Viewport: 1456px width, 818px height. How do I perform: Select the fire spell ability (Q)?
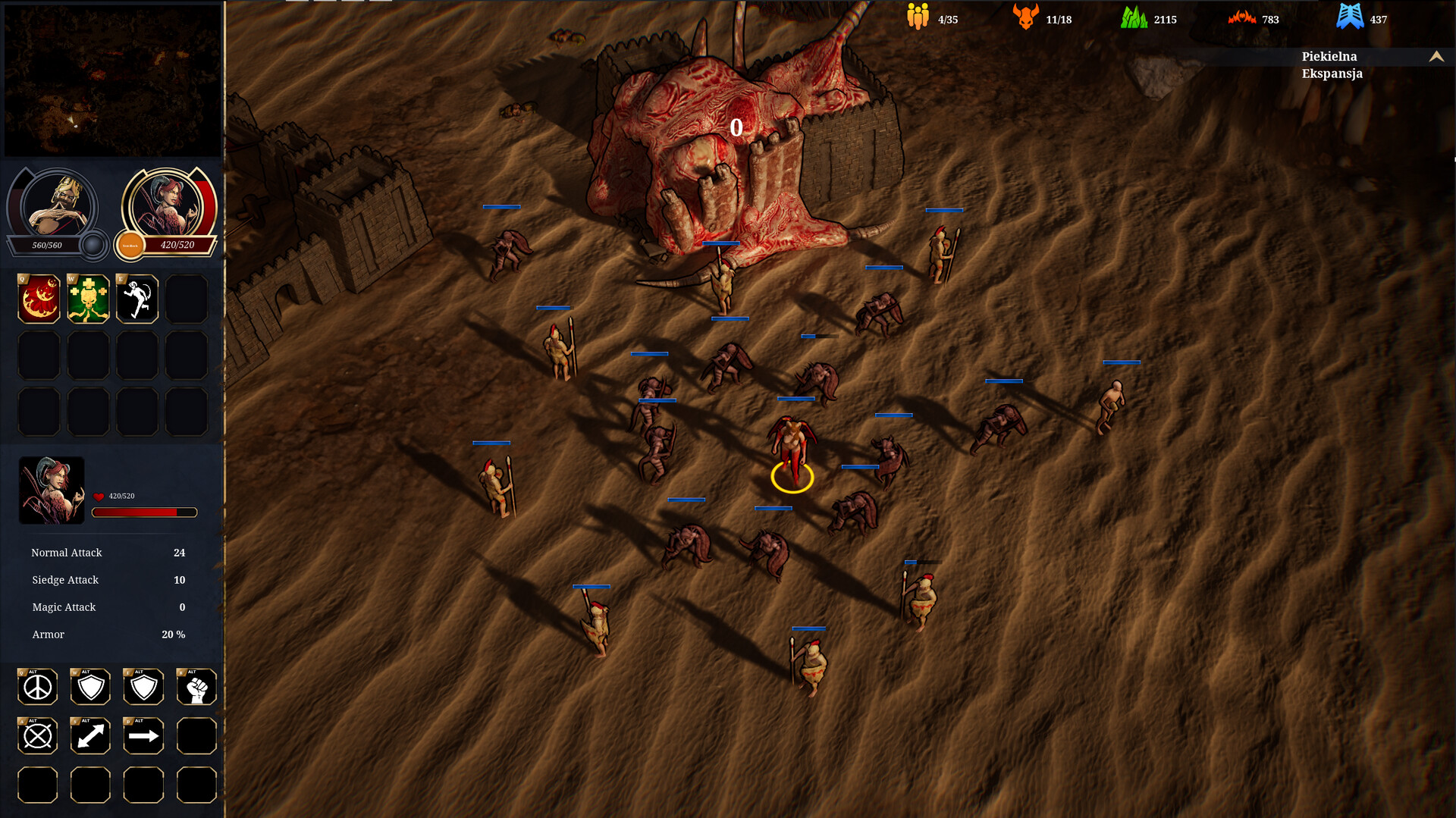click(x=38, y=298)
